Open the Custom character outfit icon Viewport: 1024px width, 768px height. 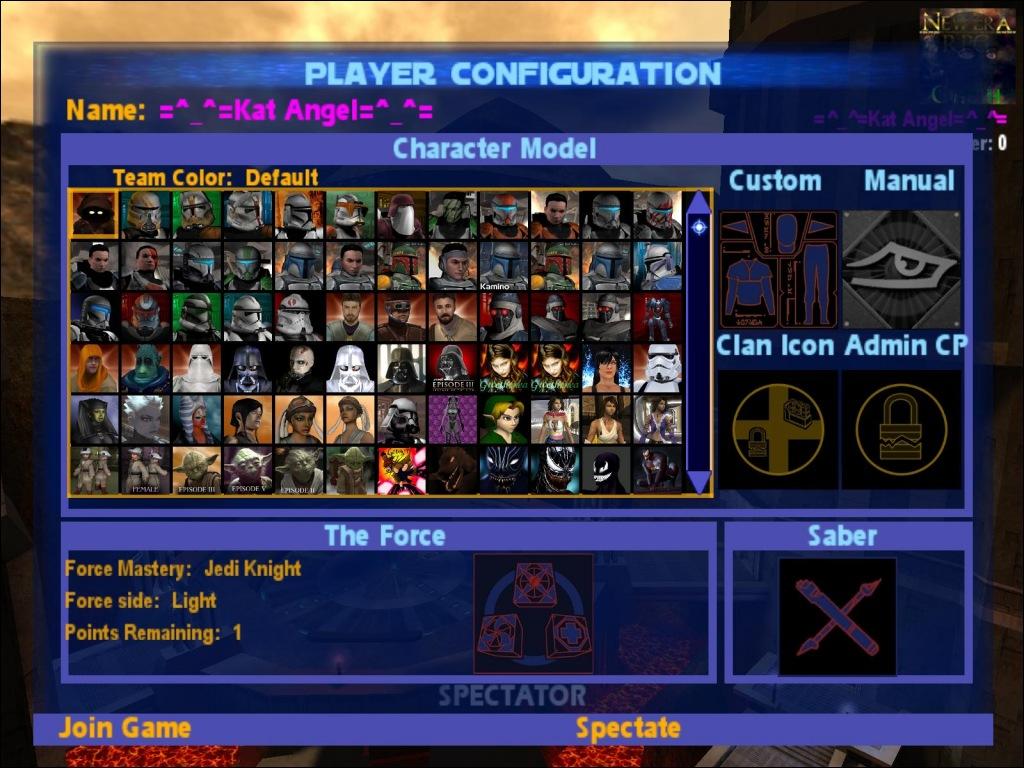point(777,269)
